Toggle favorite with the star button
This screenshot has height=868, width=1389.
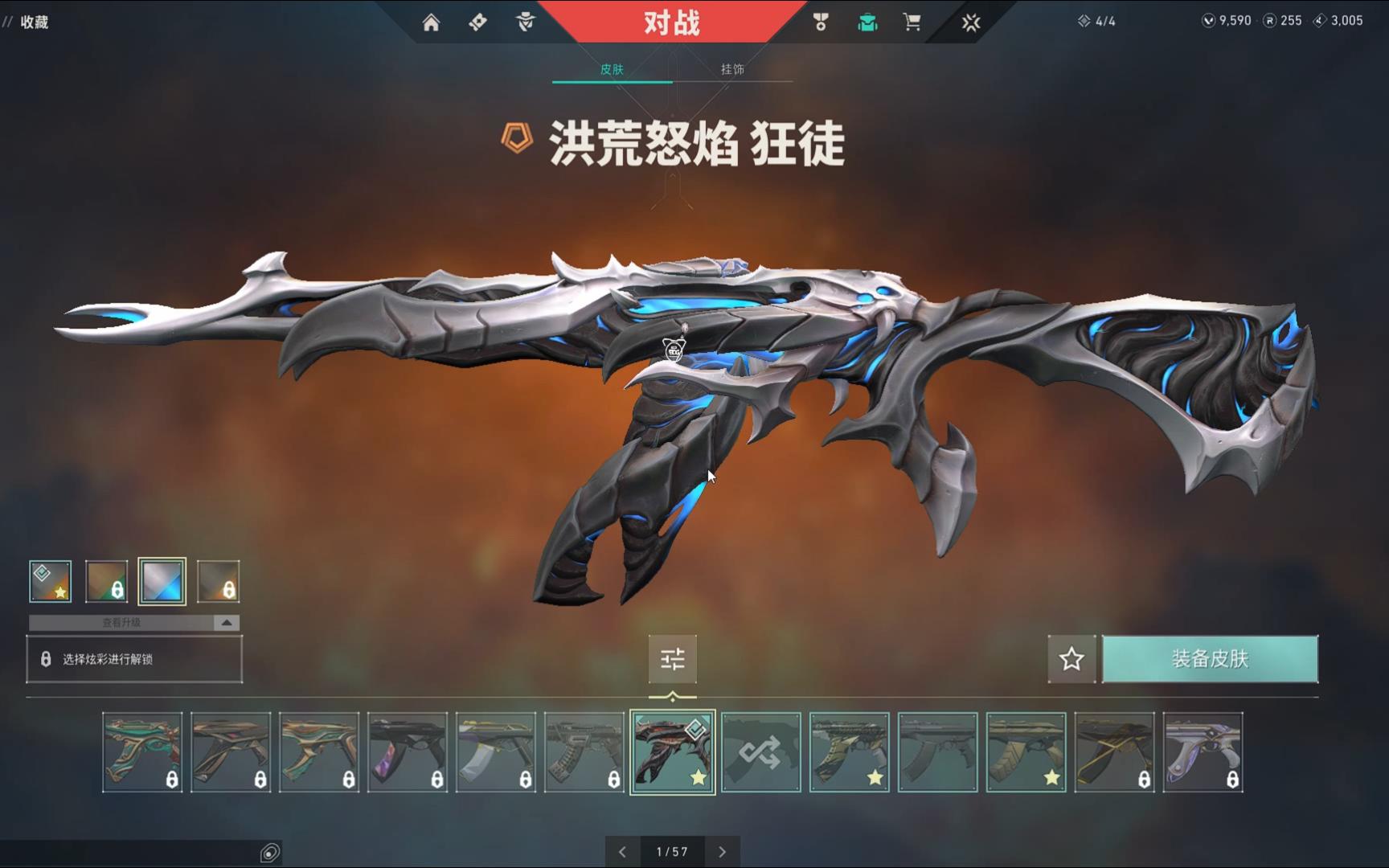[1071, 659]
